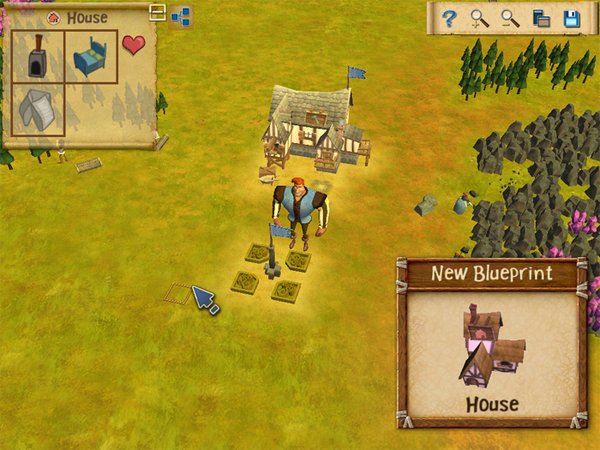600x450 pixels.
Task: Toggle the window mode icon
Action: (x=541, y=18)
